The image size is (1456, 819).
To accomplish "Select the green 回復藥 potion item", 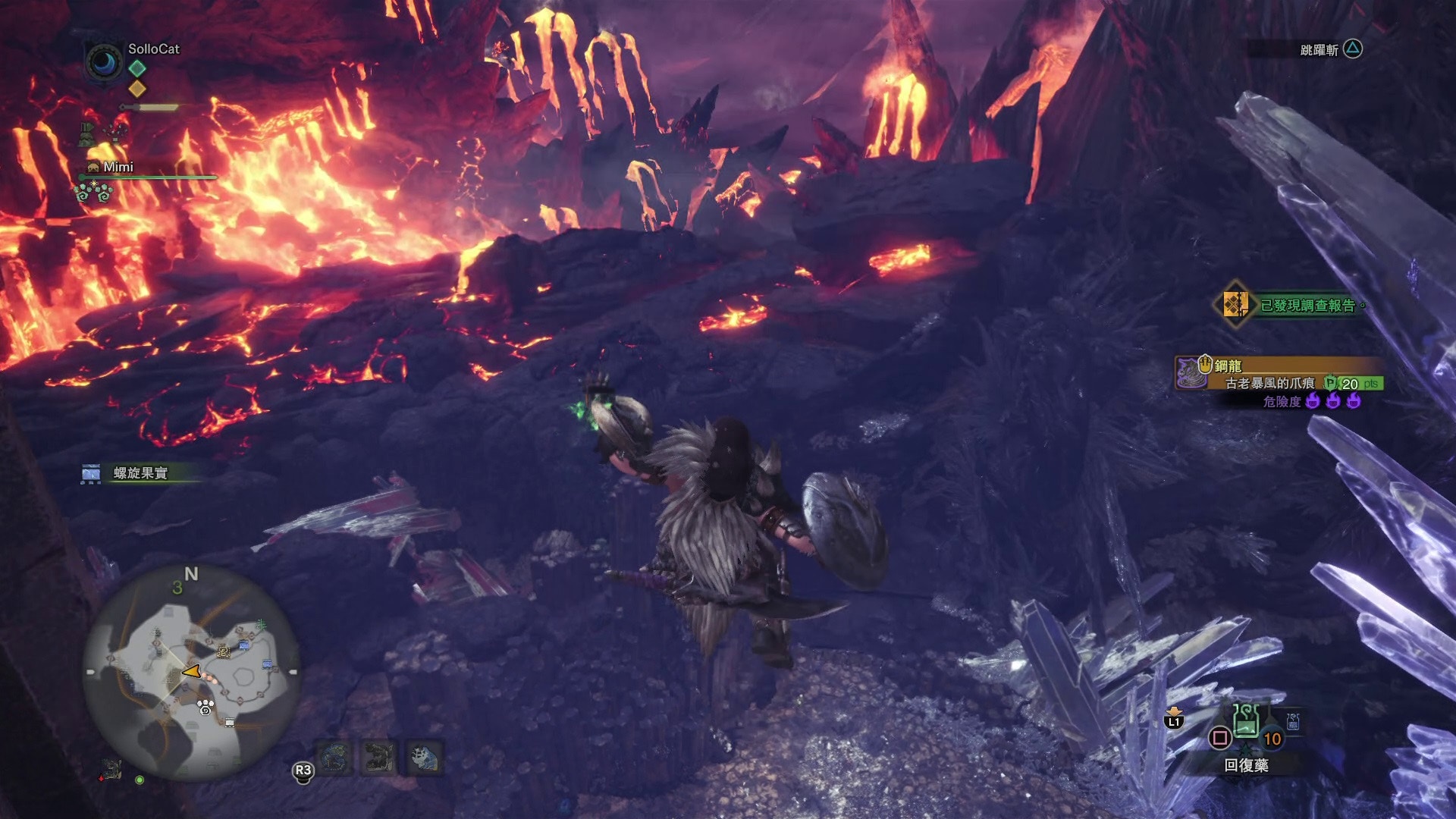I will coord(1246,721).
